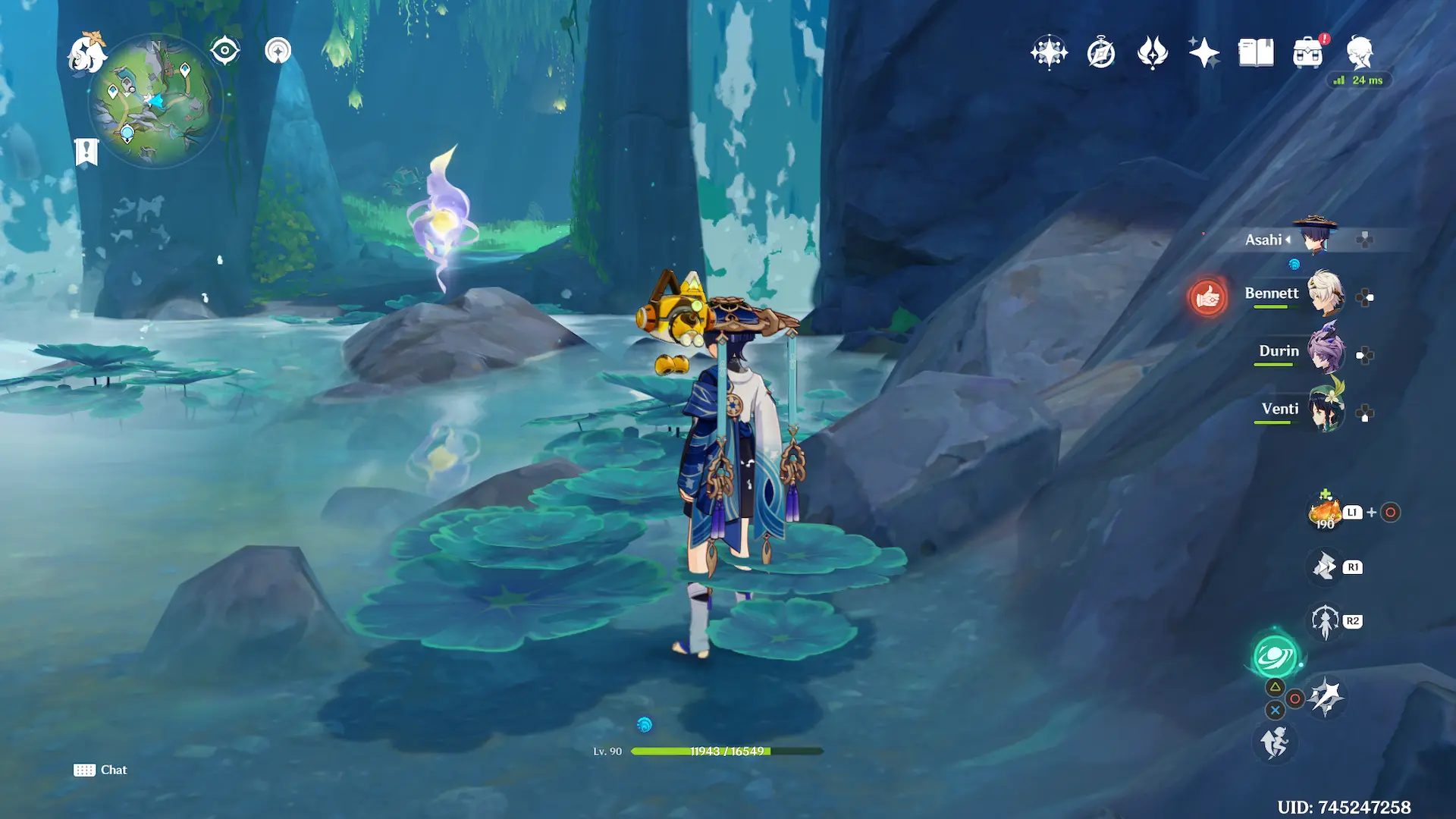Switch to Durin in the party
Image resolution: width=1456 pixels, height=819 pixels.
[1324, 351]
